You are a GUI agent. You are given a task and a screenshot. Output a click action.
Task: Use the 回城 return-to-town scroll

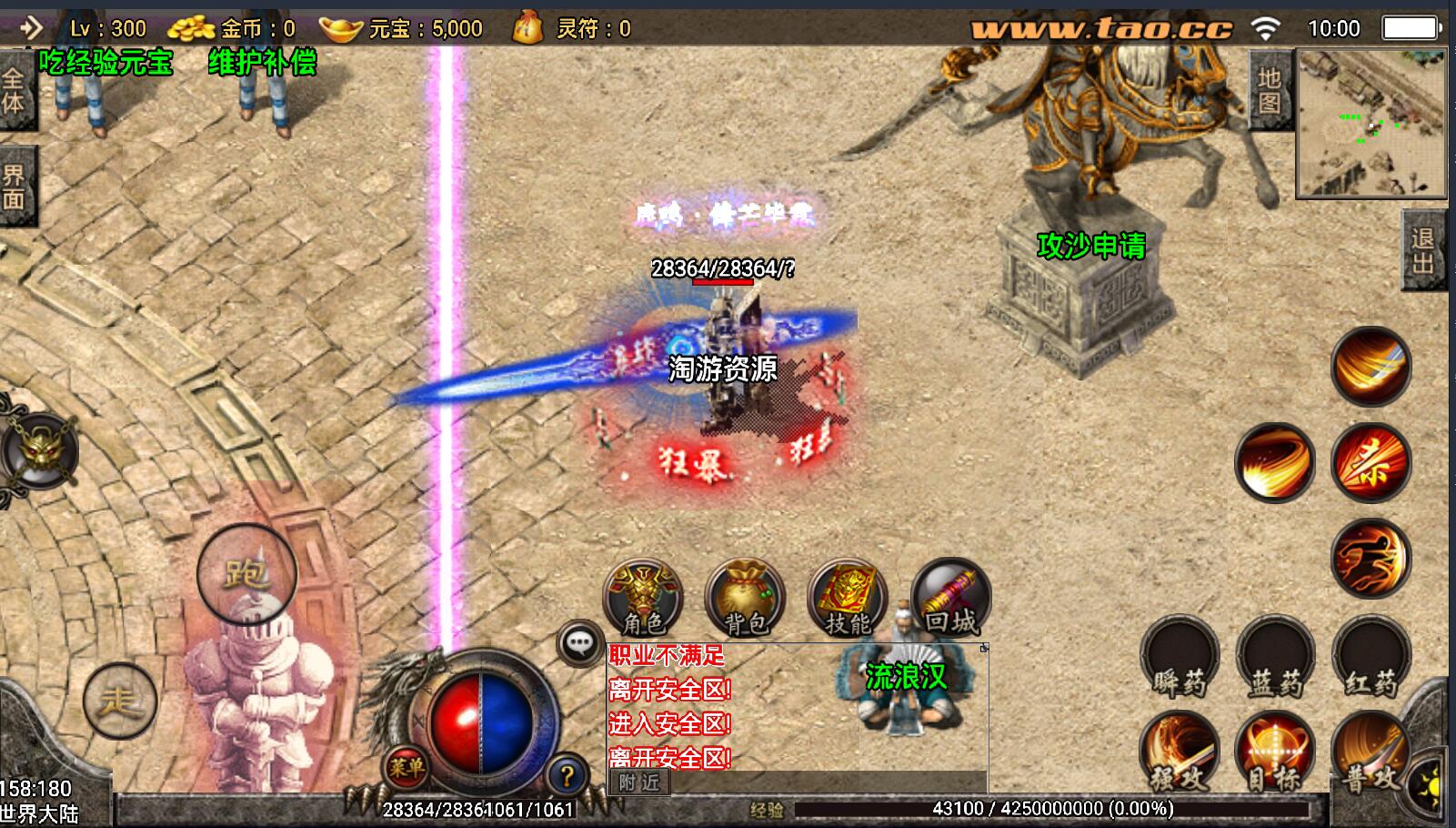click(x=950, y=597)
